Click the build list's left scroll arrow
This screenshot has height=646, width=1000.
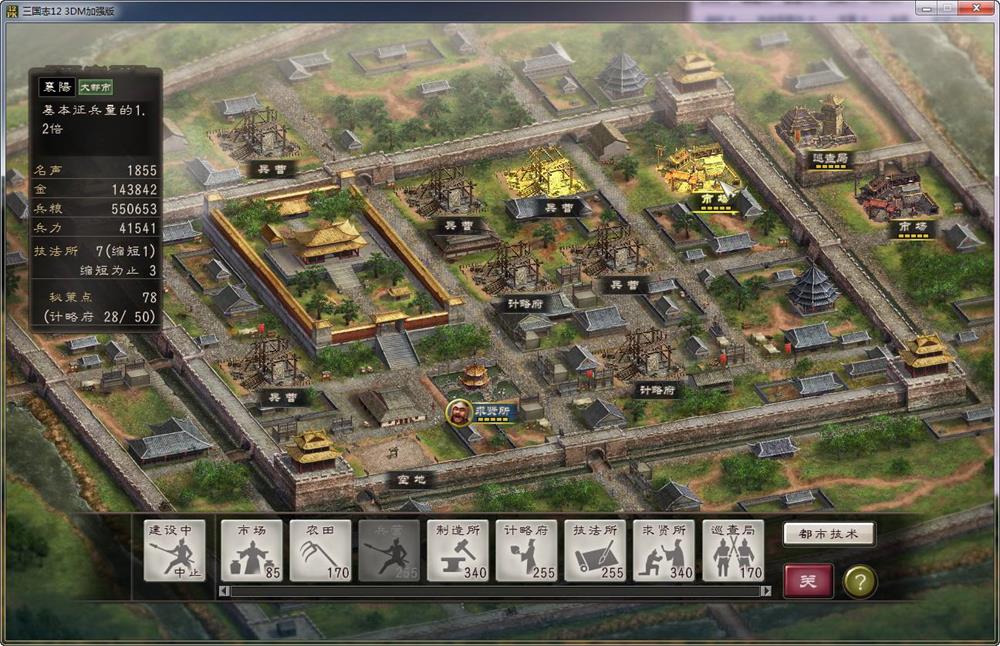pos(224,591)
